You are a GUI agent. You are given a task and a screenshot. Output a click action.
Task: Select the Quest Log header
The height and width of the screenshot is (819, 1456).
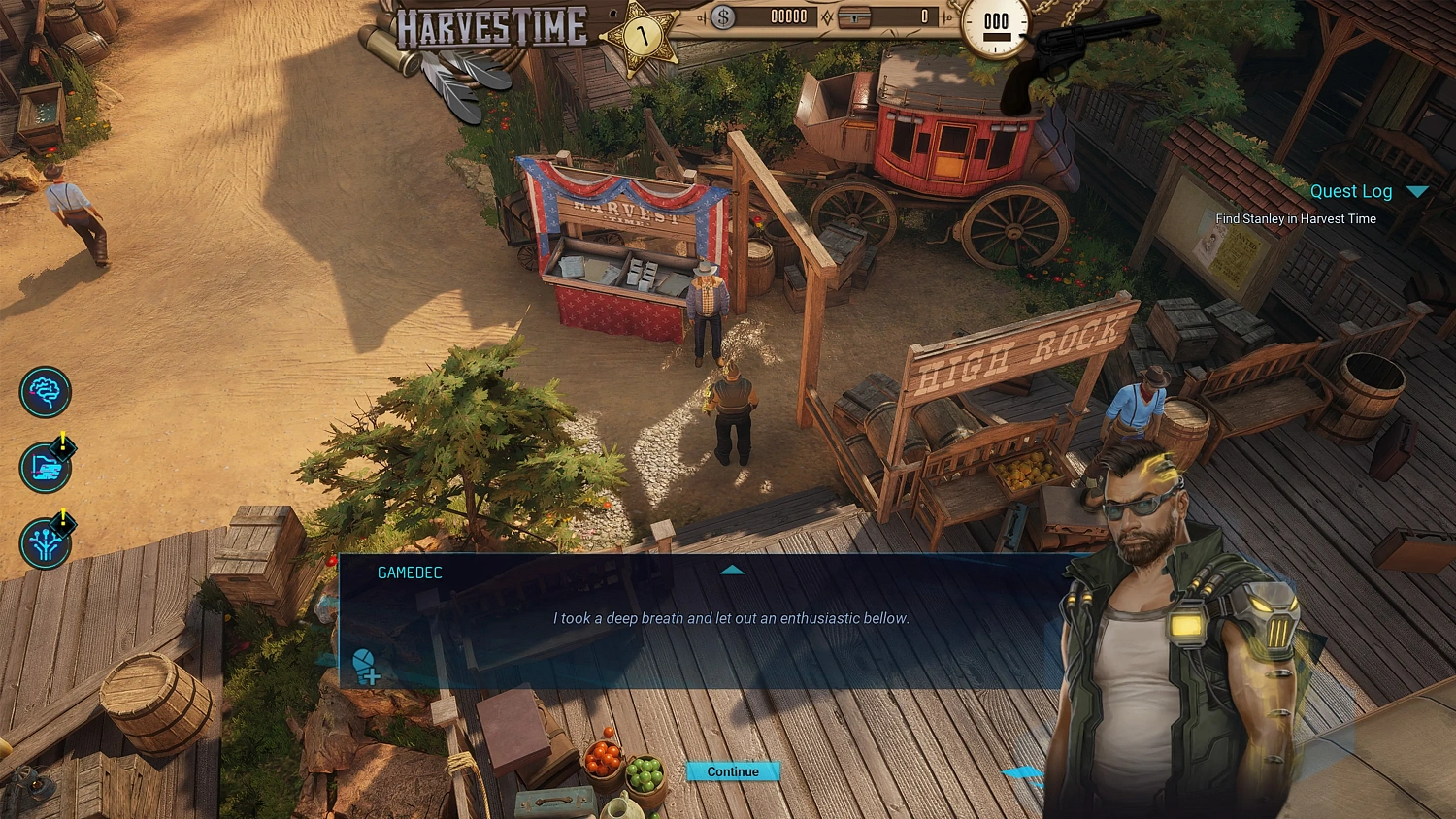coord(1352,191)
